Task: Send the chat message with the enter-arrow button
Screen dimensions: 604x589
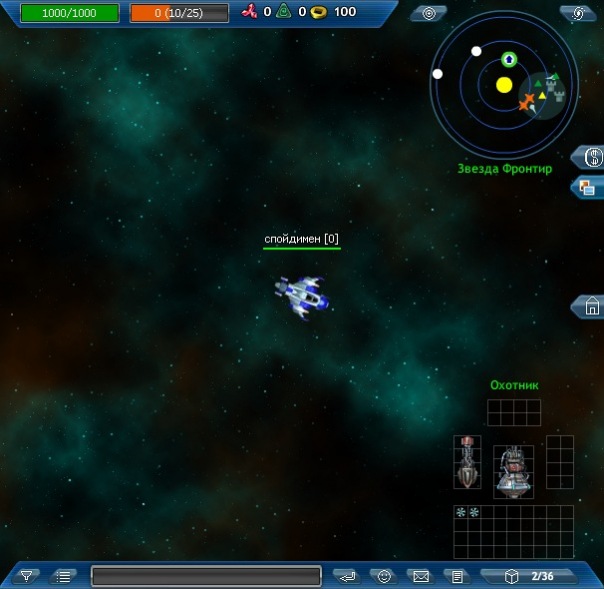Action: 347,576
